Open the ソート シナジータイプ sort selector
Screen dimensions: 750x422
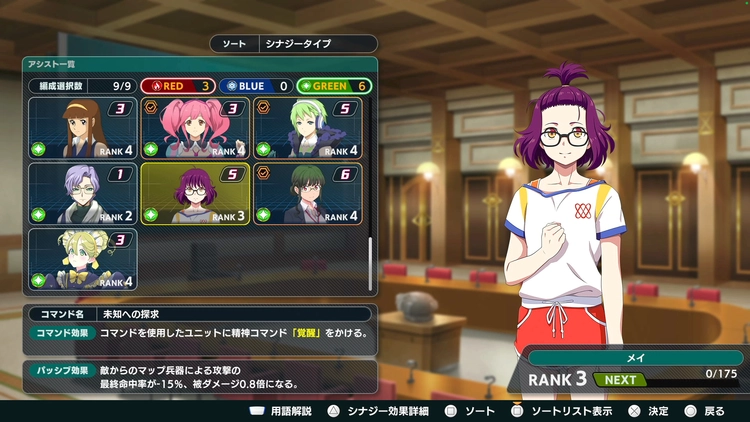pos(294,44)
